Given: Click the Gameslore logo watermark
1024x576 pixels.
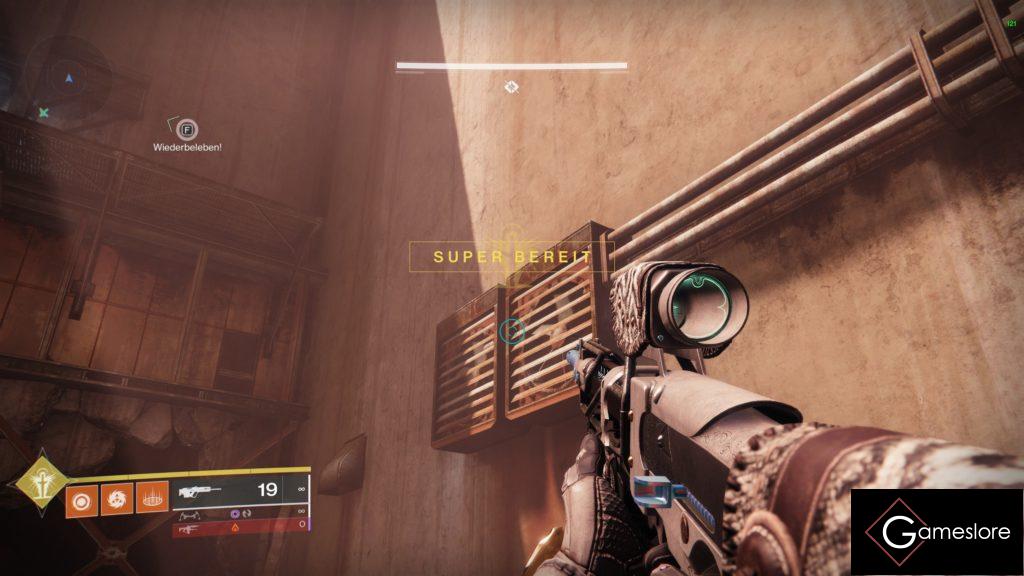Looking at the screenshot, I should (936, 532).
